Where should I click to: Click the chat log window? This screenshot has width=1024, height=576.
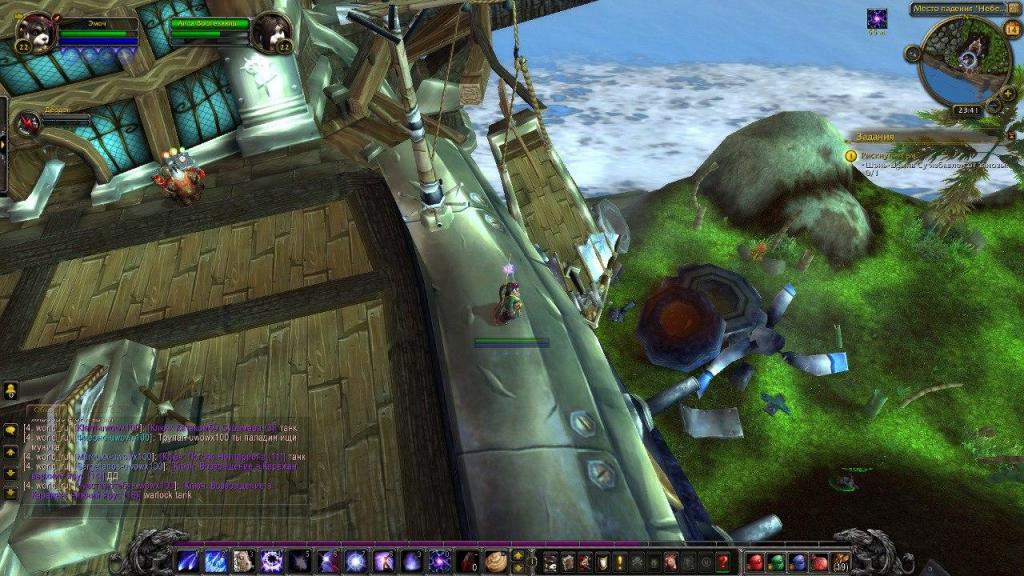[160, 462]
